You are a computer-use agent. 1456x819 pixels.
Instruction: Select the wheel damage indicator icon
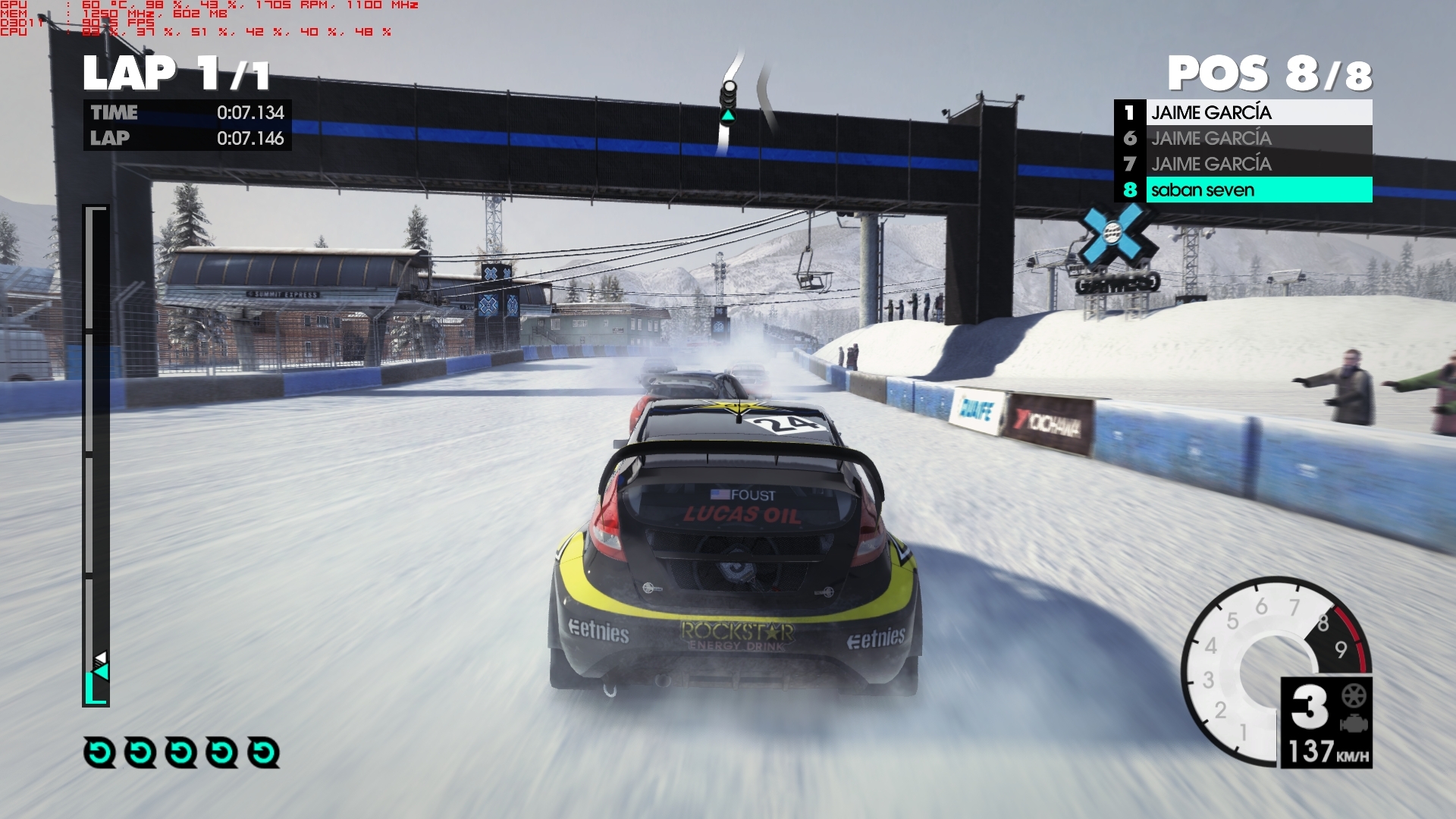click(x=1354, y=695)
